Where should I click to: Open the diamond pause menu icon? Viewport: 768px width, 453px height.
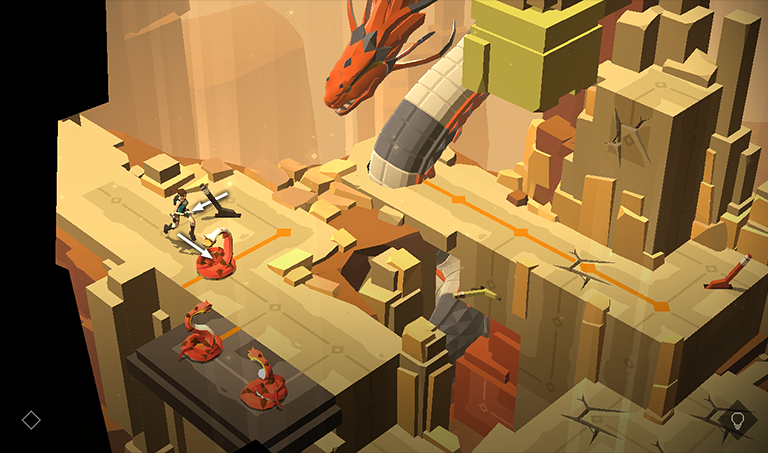31,420
